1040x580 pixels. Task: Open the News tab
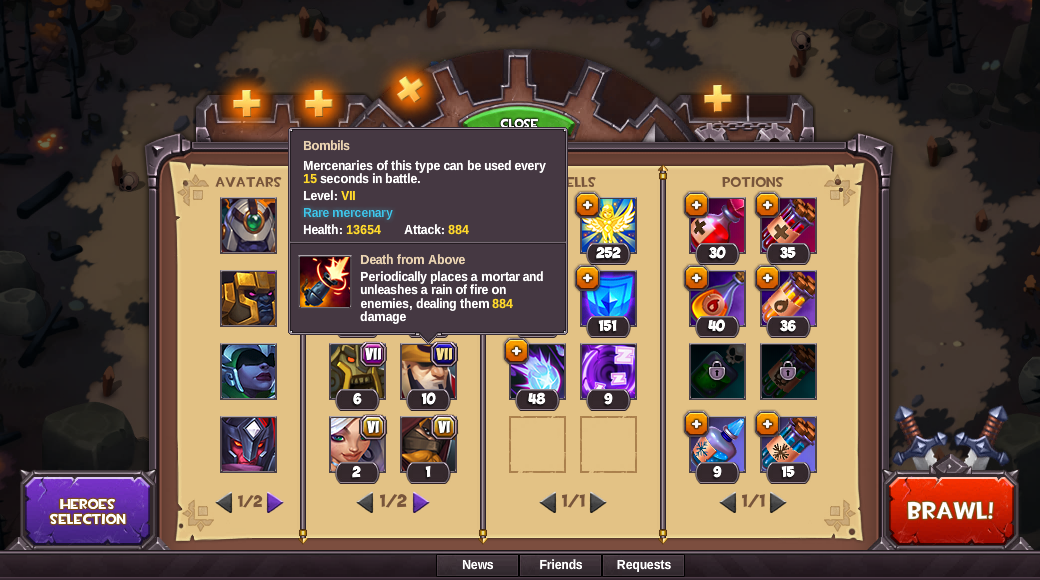tap(477, 565)
